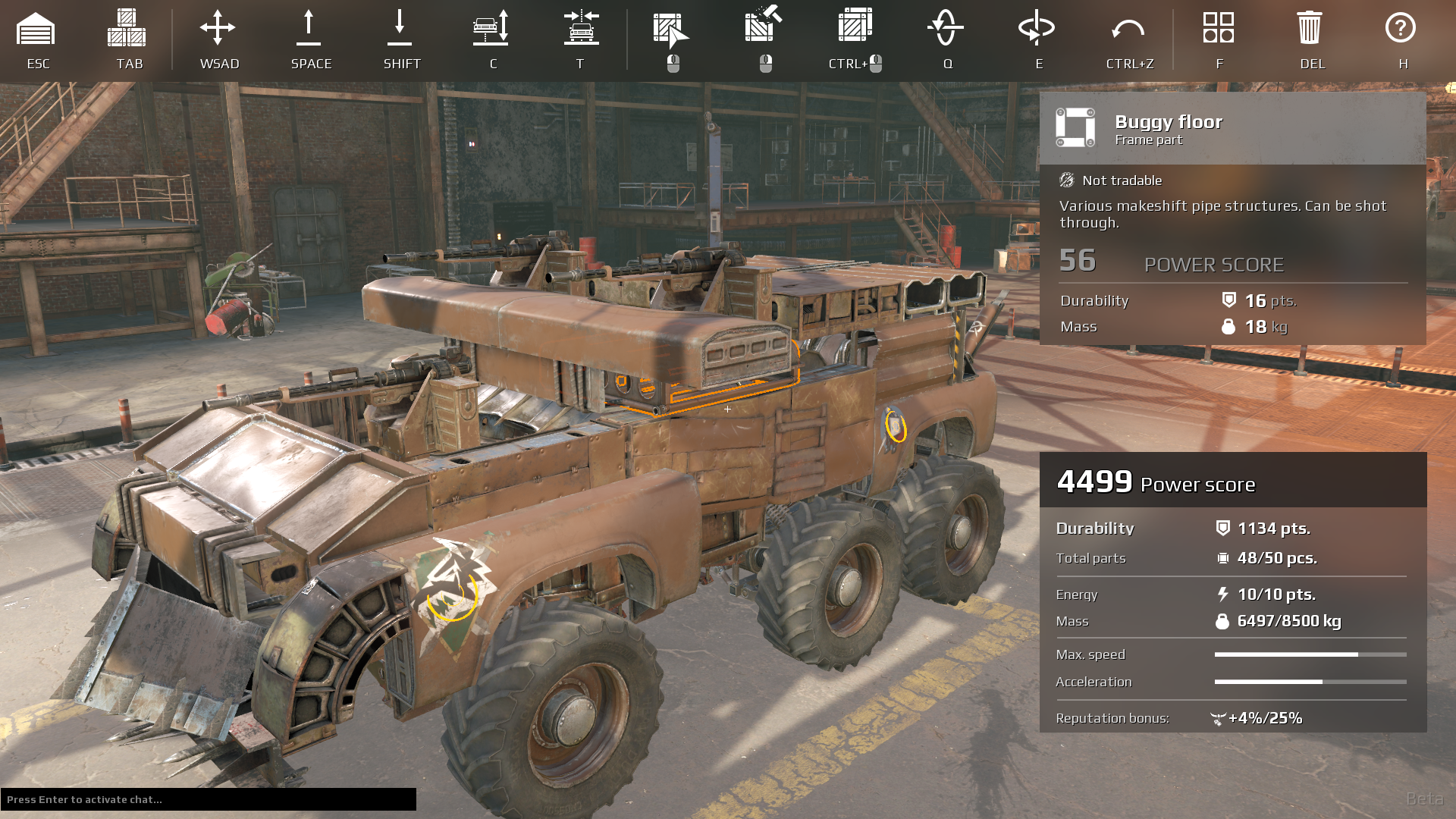Delete the part with the DEL trash icon

click(1312, 27)
